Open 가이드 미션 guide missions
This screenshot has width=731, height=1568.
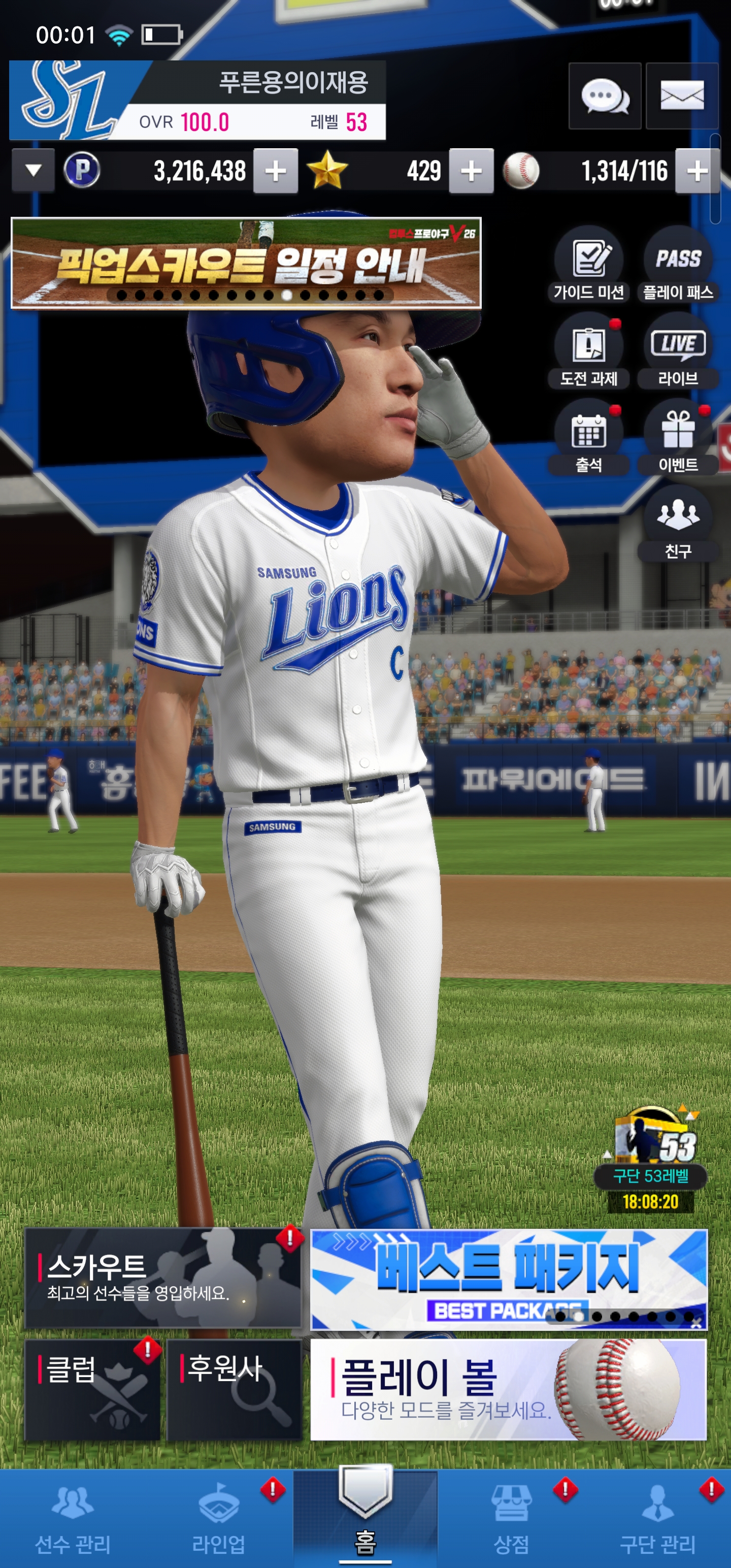pyautogui.click(x=588, y=265)
